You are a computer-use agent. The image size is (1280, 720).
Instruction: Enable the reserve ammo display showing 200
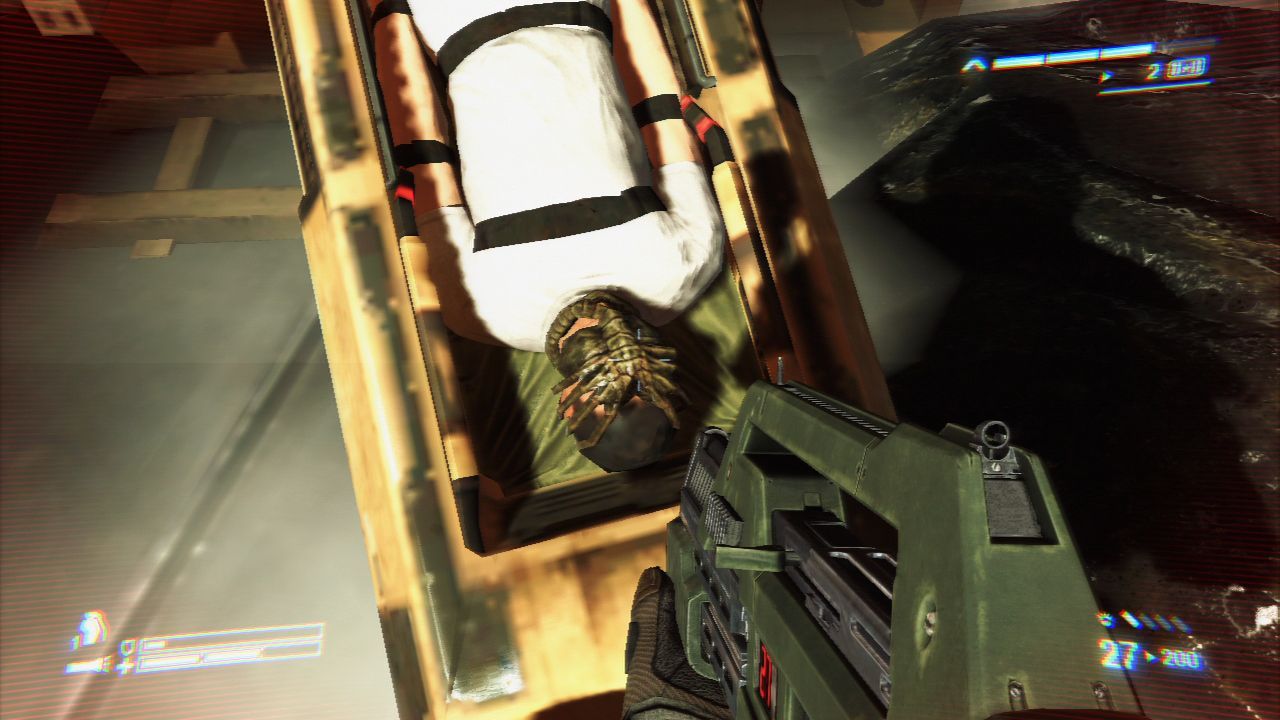click(x=1180, y=657)
